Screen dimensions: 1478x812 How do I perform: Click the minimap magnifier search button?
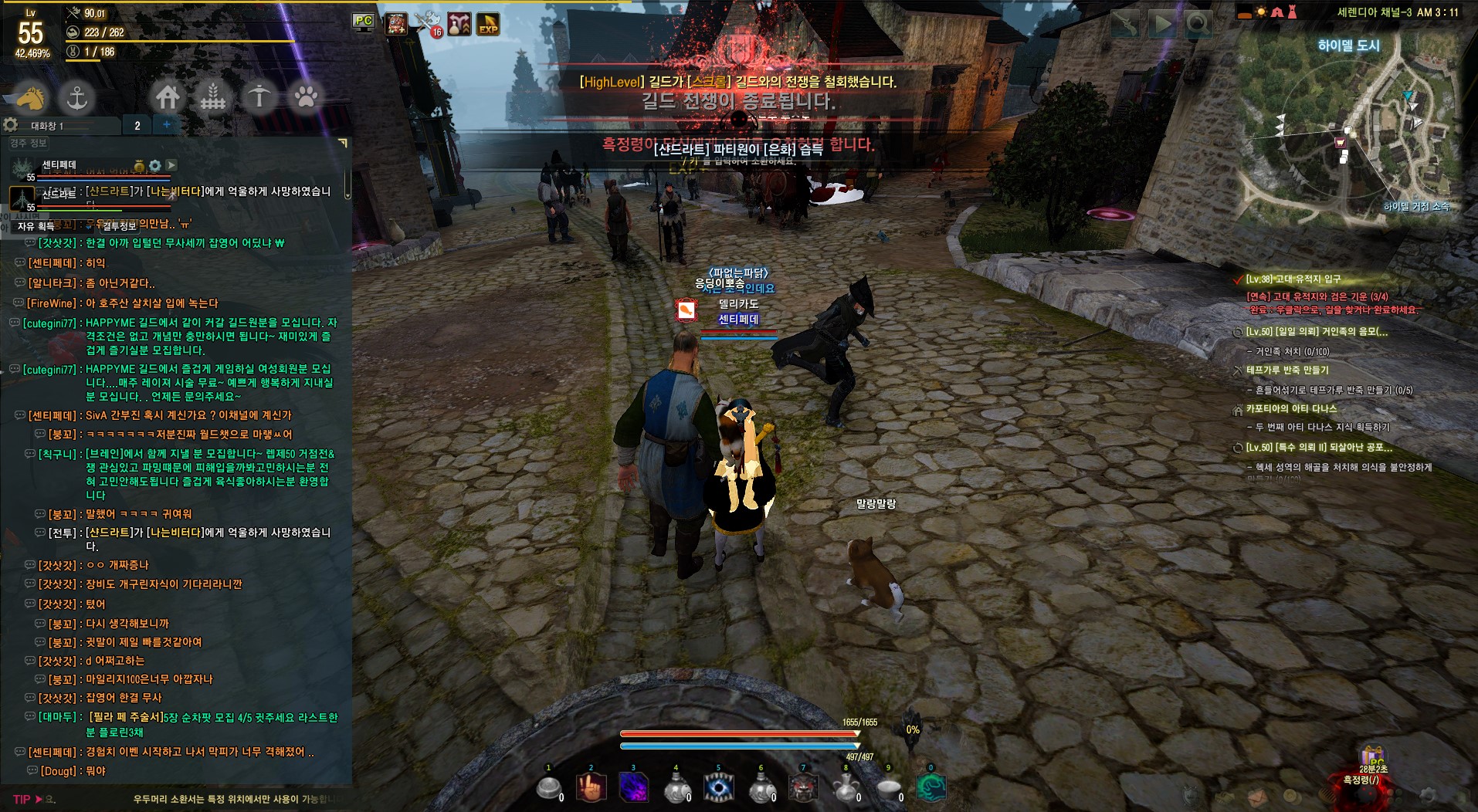(x=1198, y=25)
